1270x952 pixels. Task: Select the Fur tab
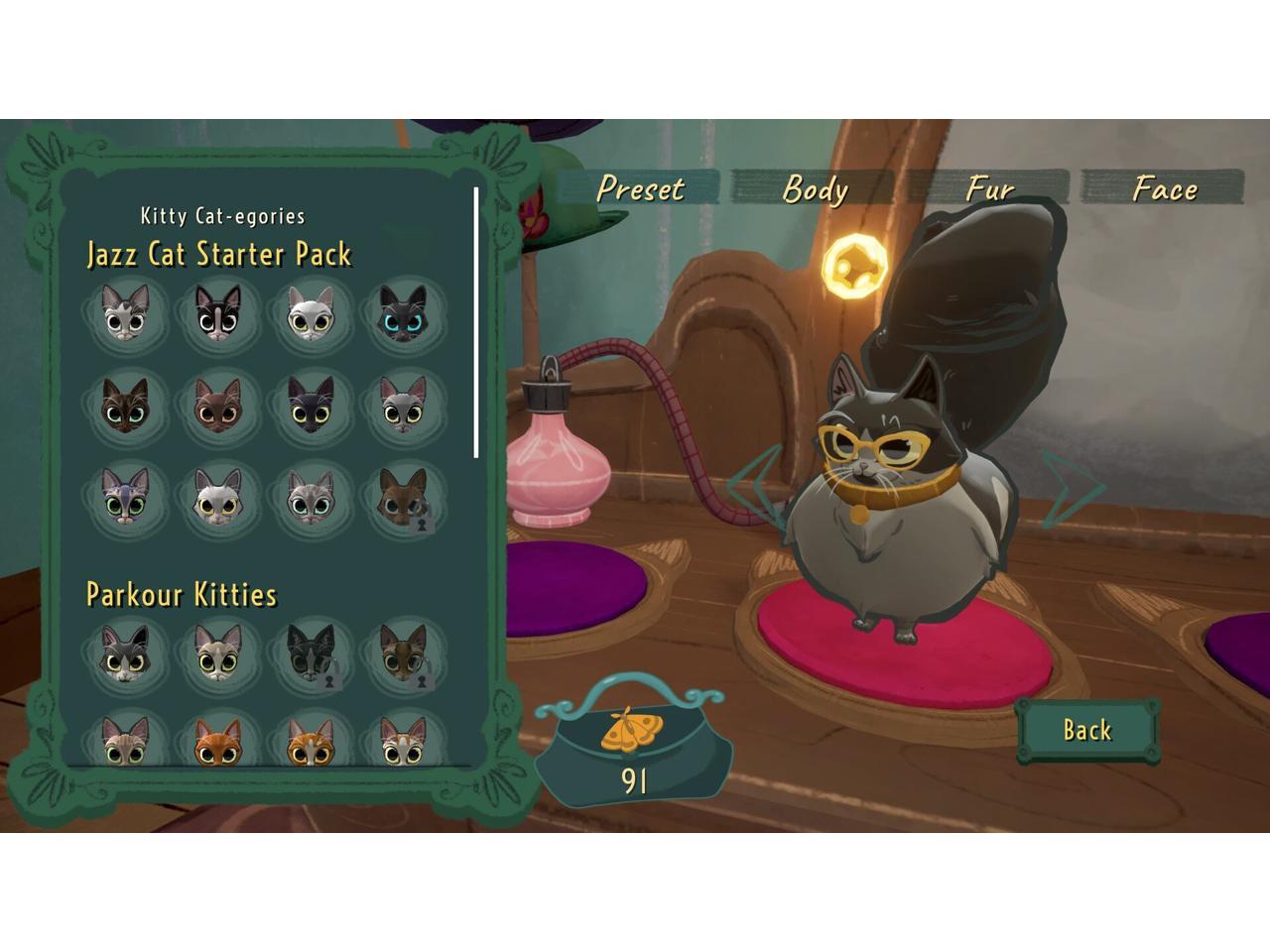(989, 188)
